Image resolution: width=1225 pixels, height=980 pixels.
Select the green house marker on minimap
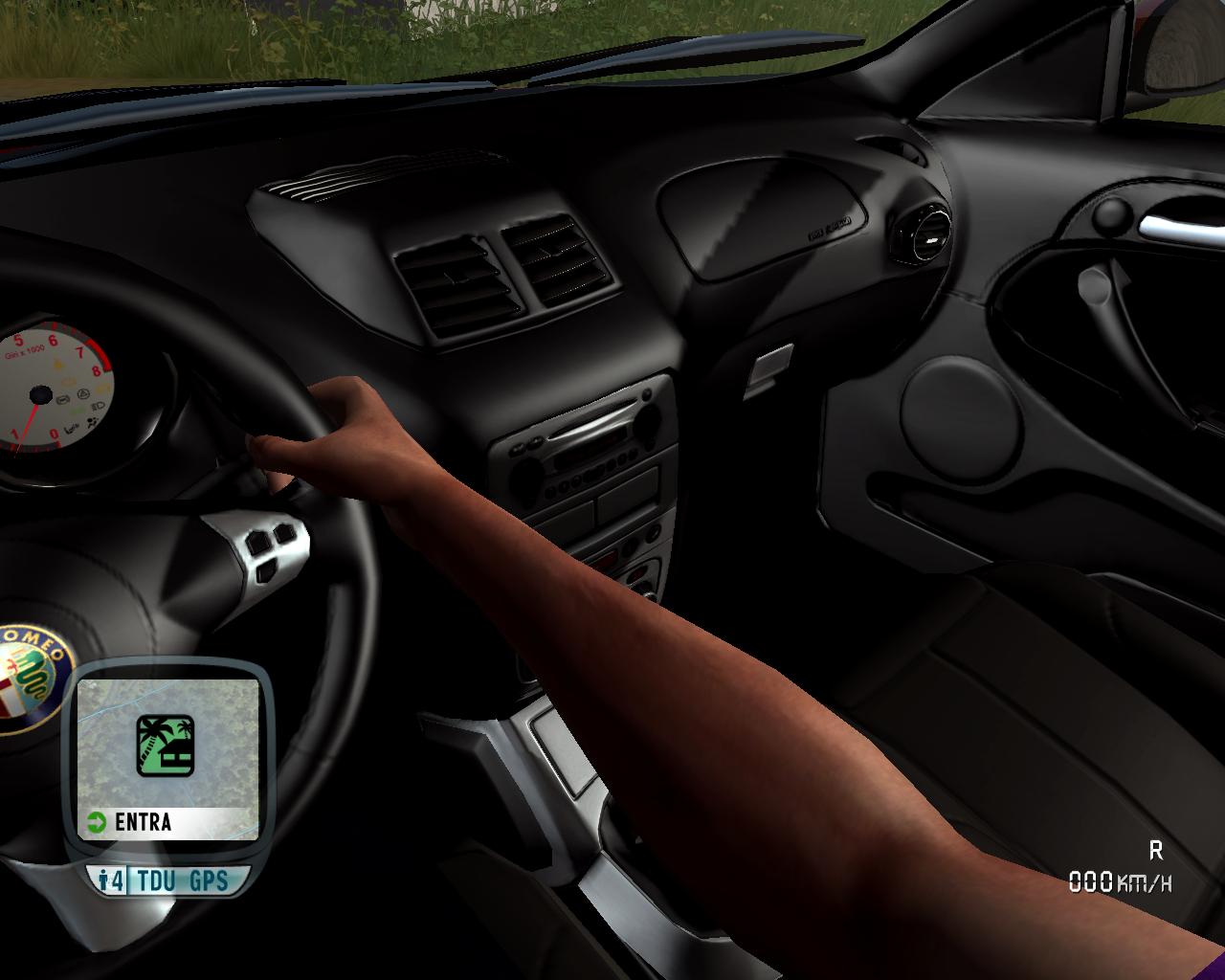point(165,746)
